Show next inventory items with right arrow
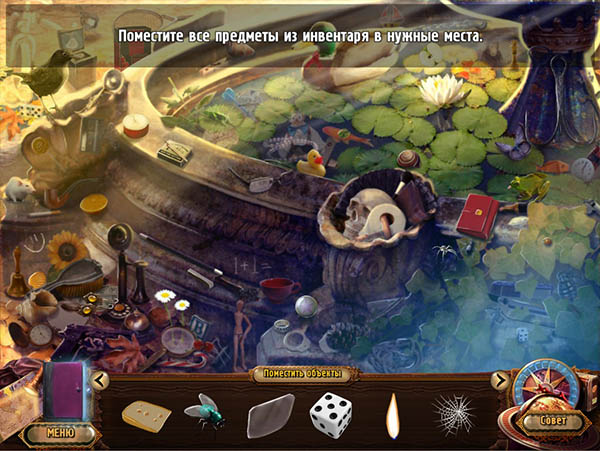The width and height of the screenshot is (600, 451). coord(500,379)
